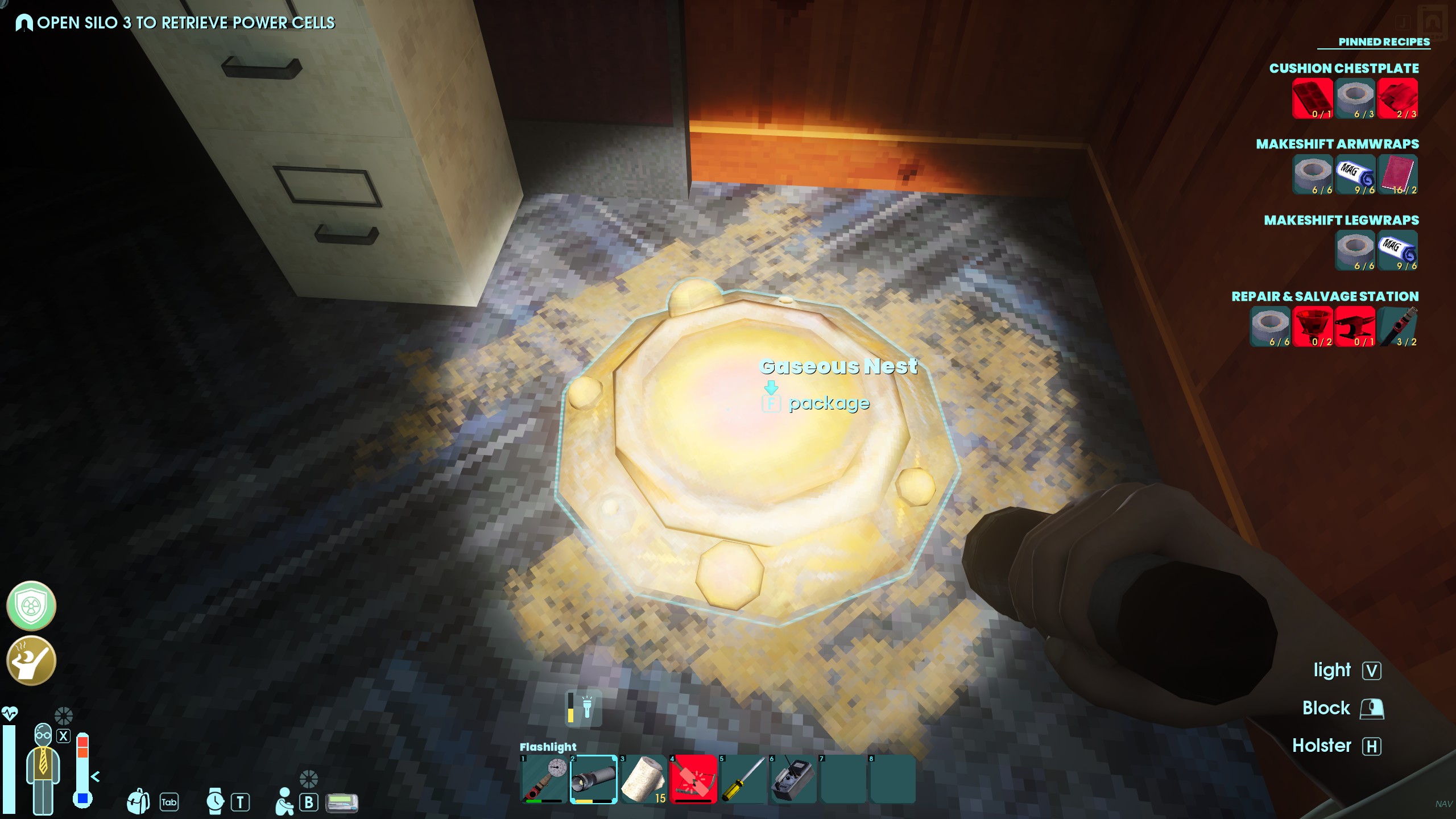Choose the bandage roll stack of 15
The width and height of the screenshot is (1456, 819).
point(643,779)
